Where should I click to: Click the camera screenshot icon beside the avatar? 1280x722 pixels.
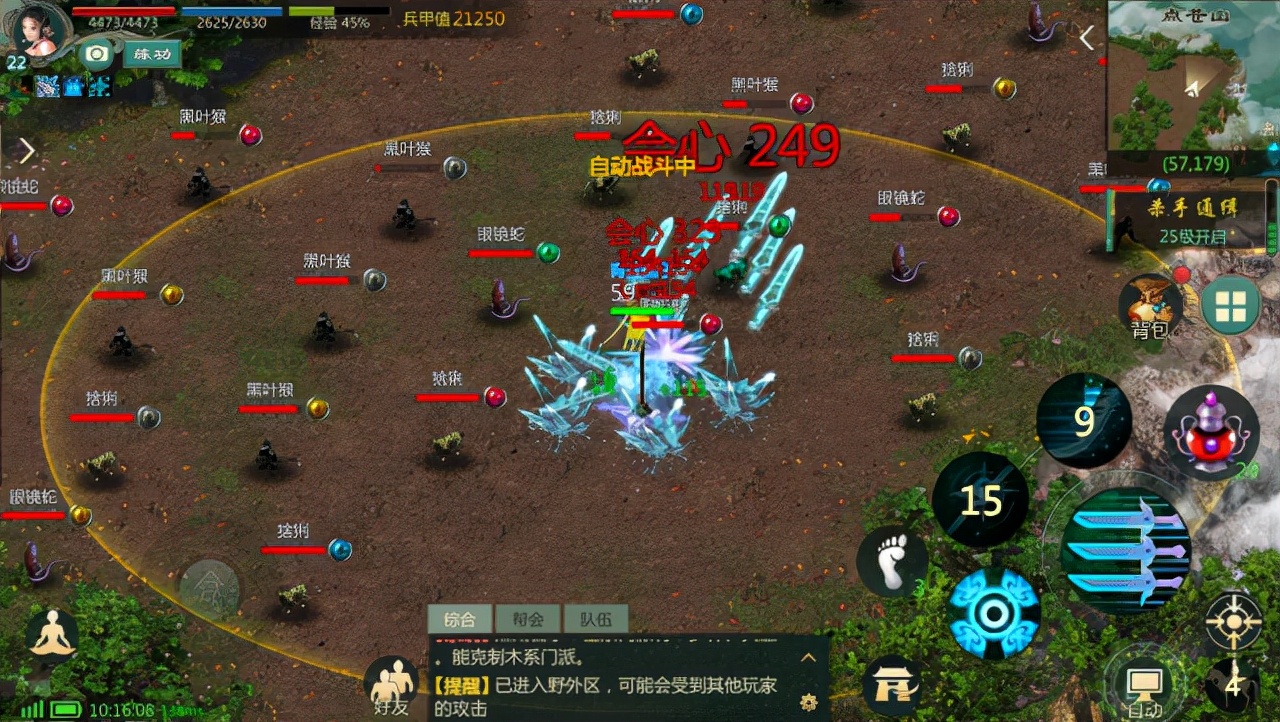[96, 55]
